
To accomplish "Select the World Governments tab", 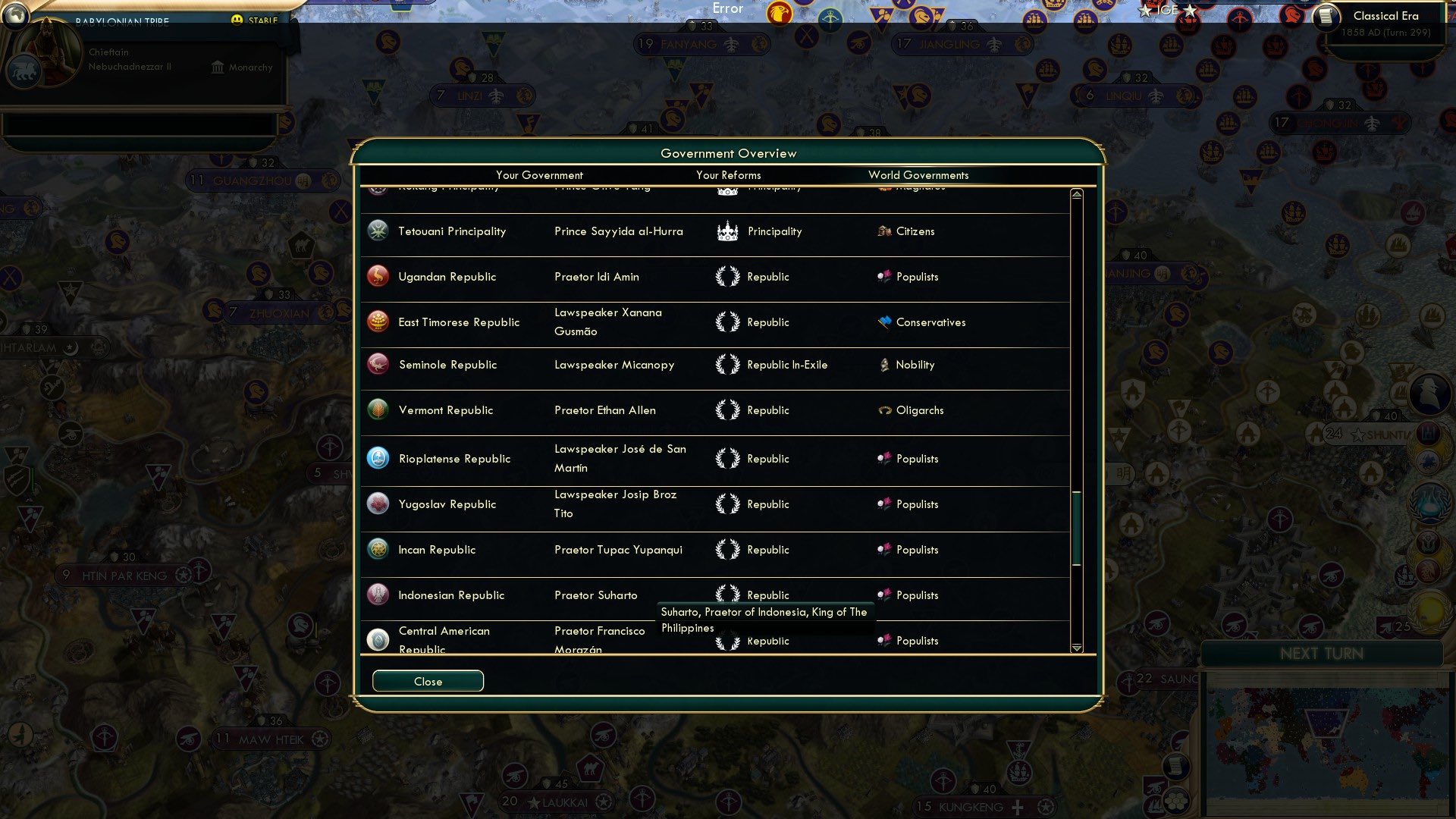I will [x=918, y=175].
